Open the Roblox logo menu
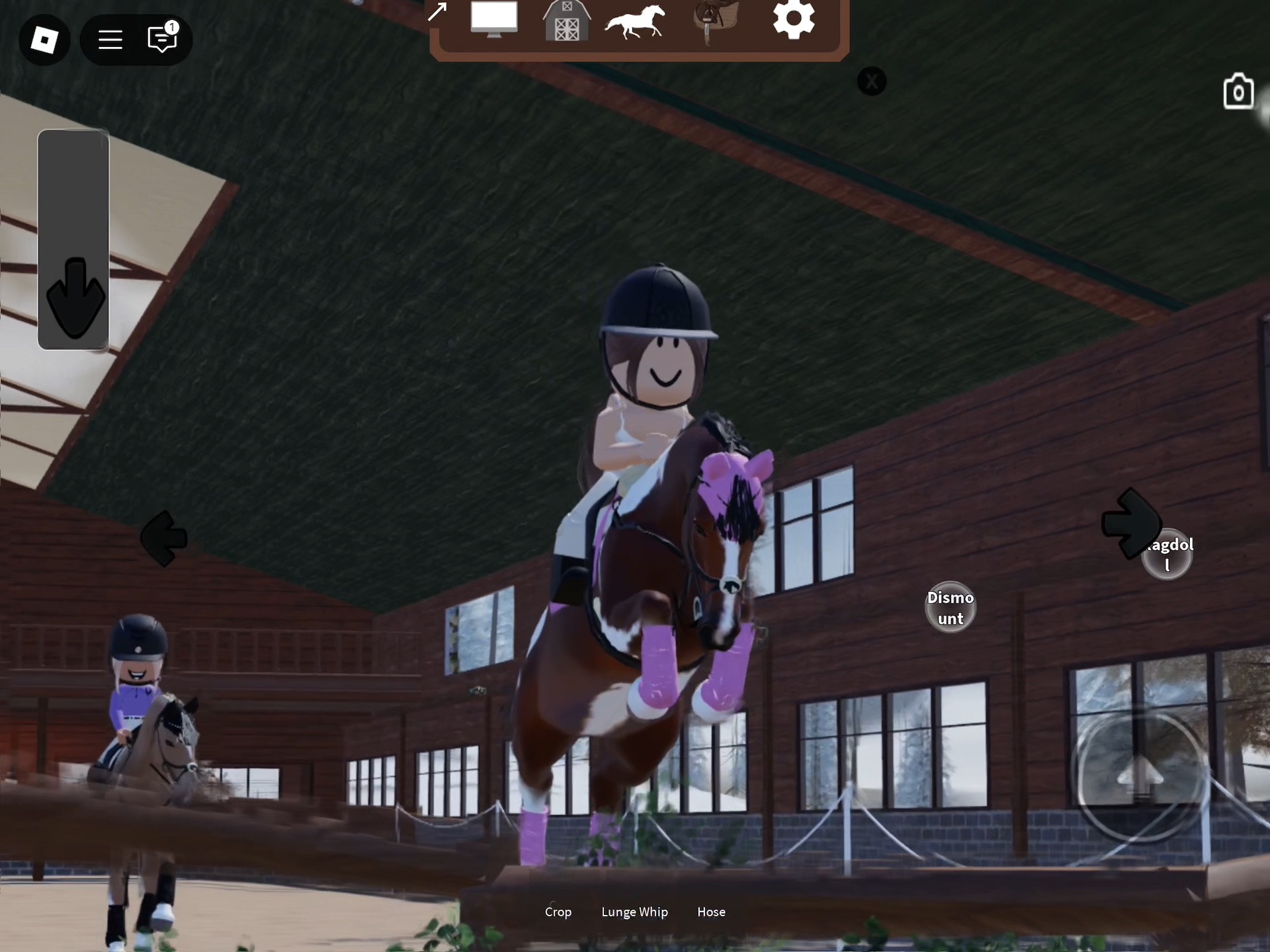 [x=44, y=40]
